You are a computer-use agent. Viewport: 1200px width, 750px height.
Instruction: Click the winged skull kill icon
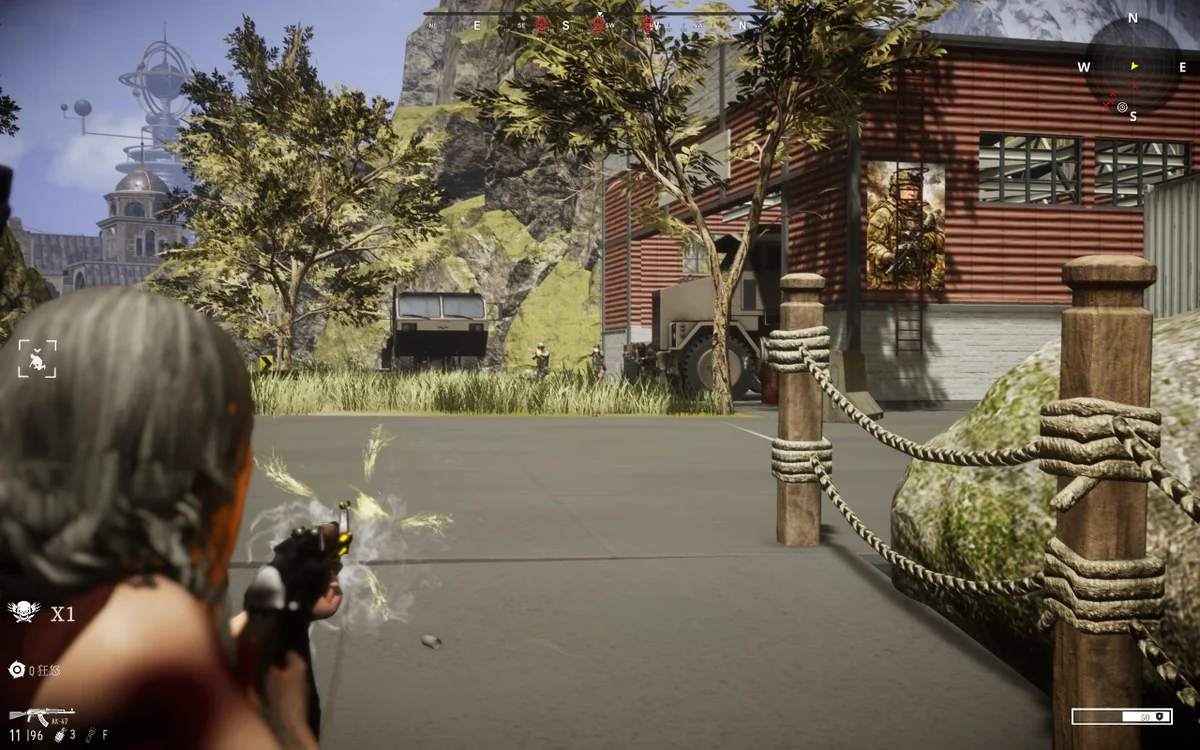[x=23, y=612]
